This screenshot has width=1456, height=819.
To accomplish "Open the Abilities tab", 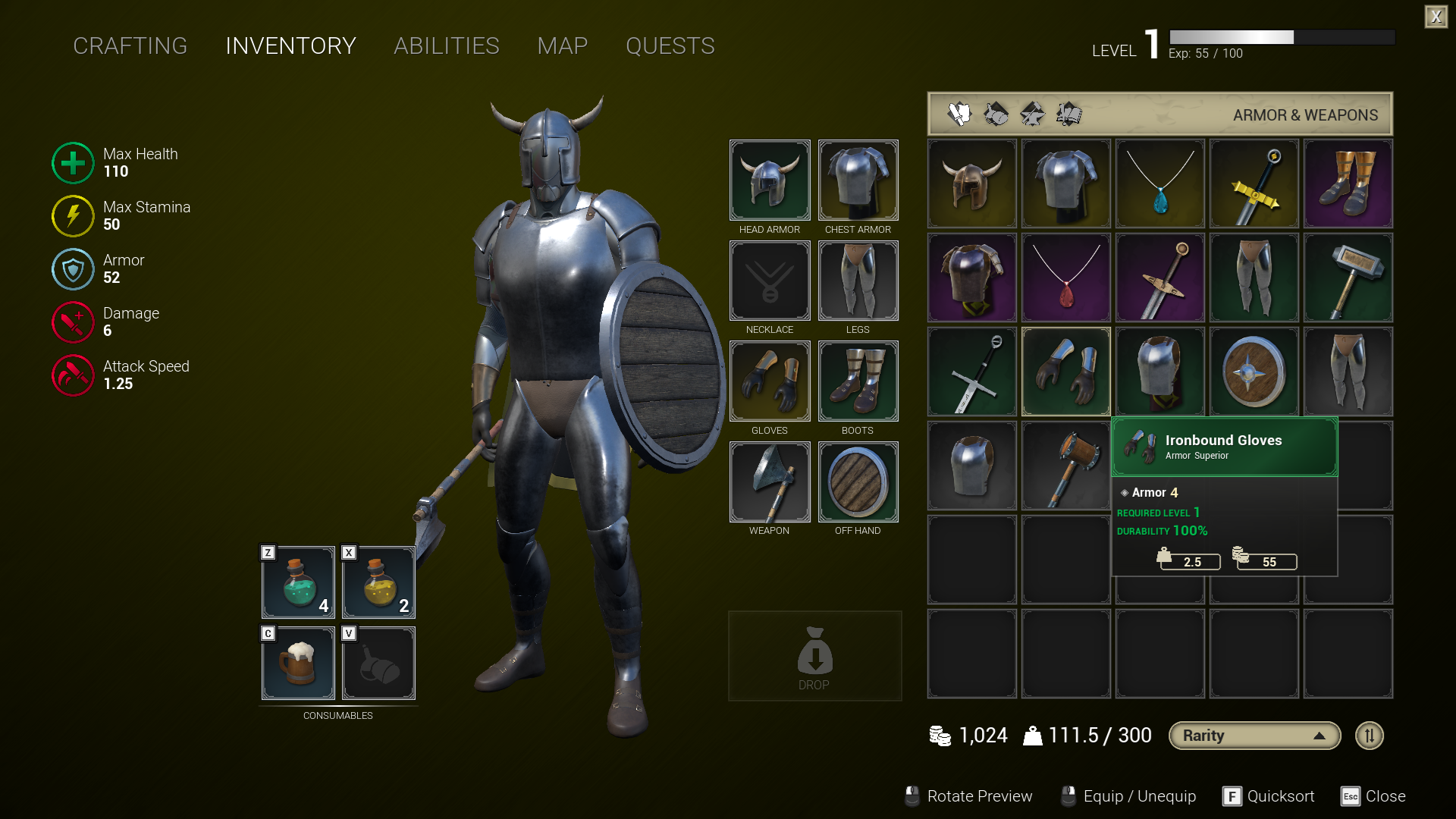I will tap(446, 46).
